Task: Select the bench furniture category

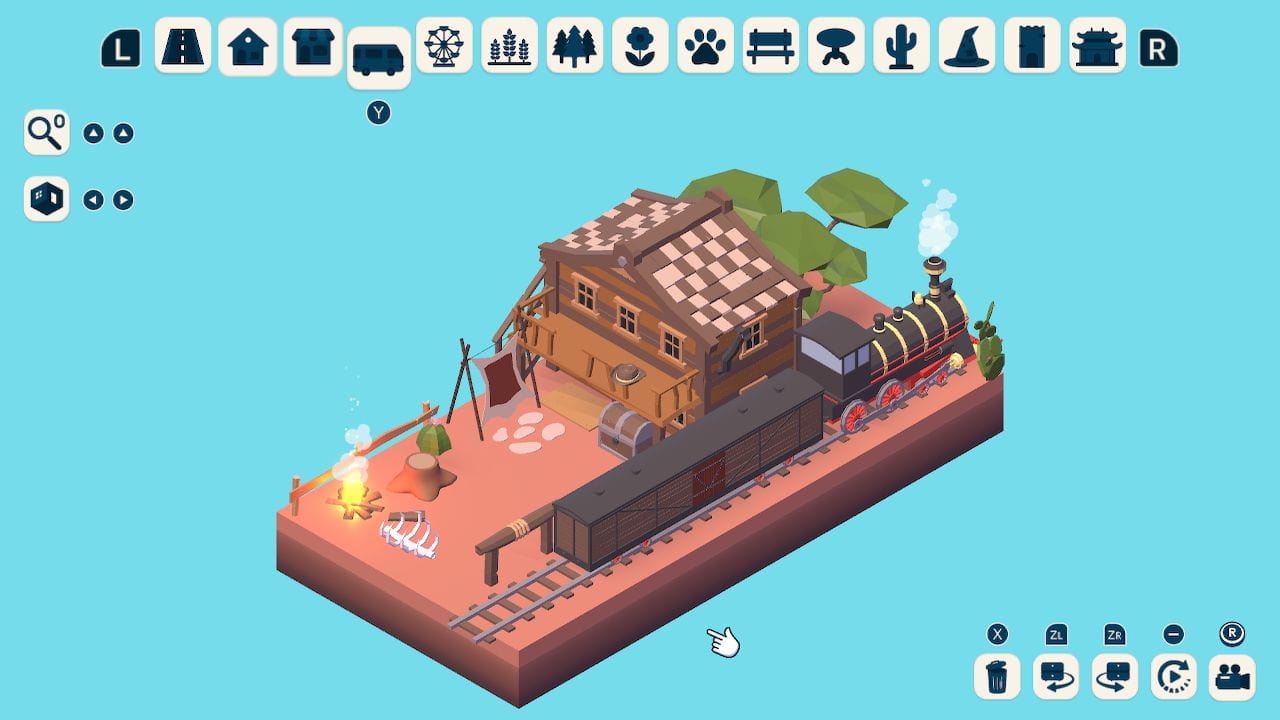Action: [771, 46]
